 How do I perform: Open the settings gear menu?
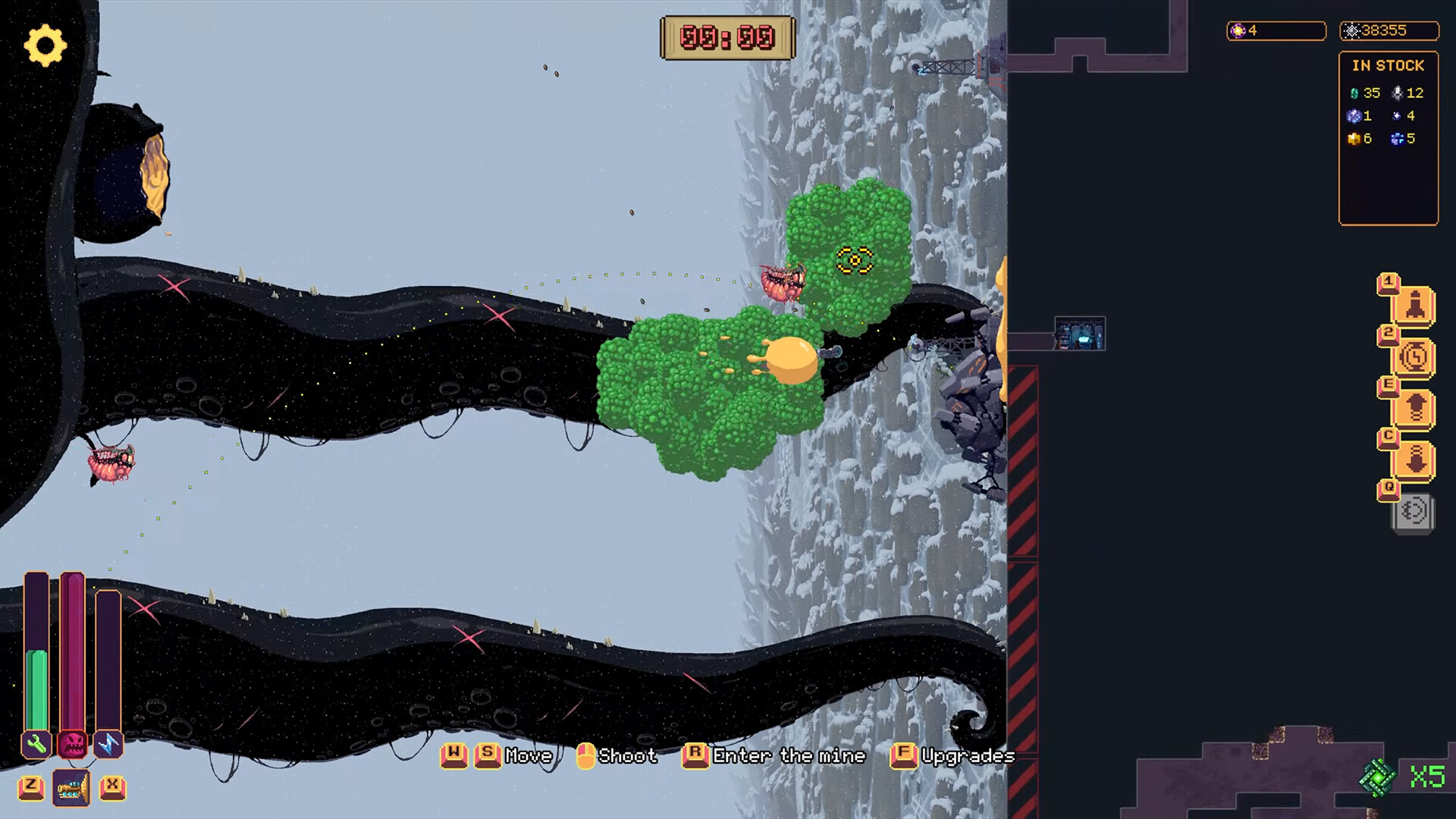coord(45,47)
